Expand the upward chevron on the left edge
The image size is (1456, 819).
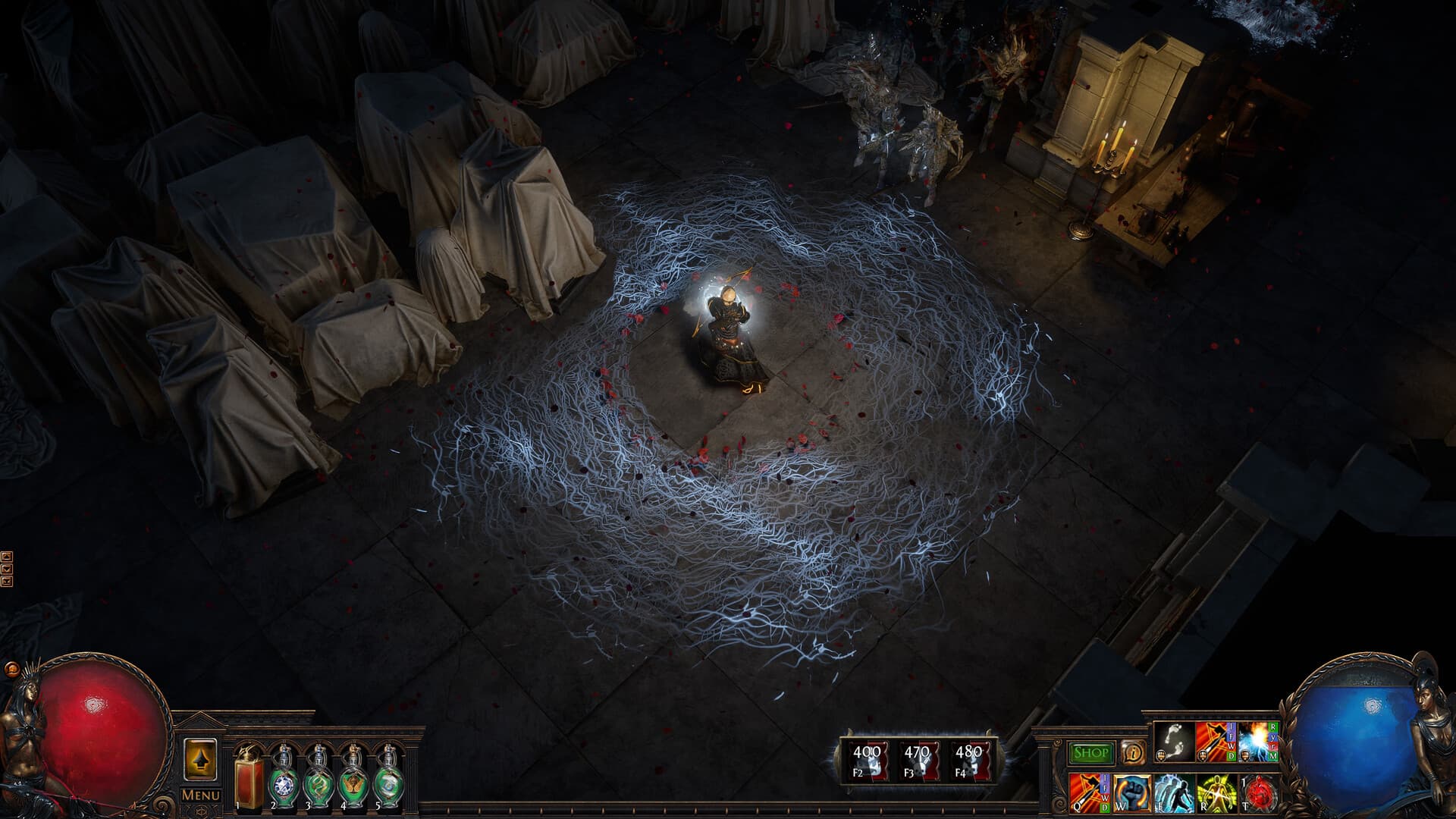(7, 556)
